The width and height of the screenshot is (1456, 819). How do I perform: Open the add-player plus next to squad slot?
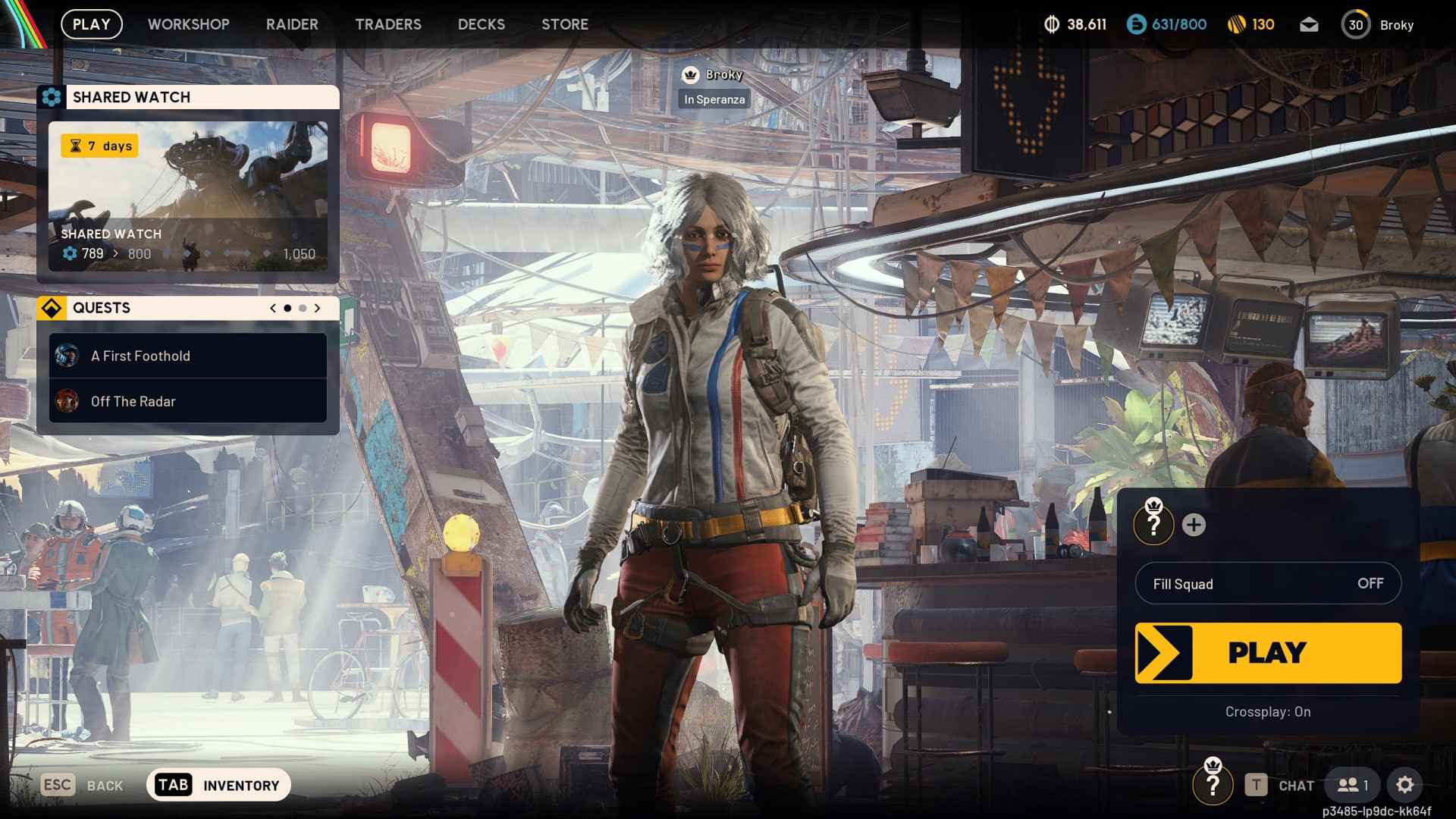pos(1193,523)
